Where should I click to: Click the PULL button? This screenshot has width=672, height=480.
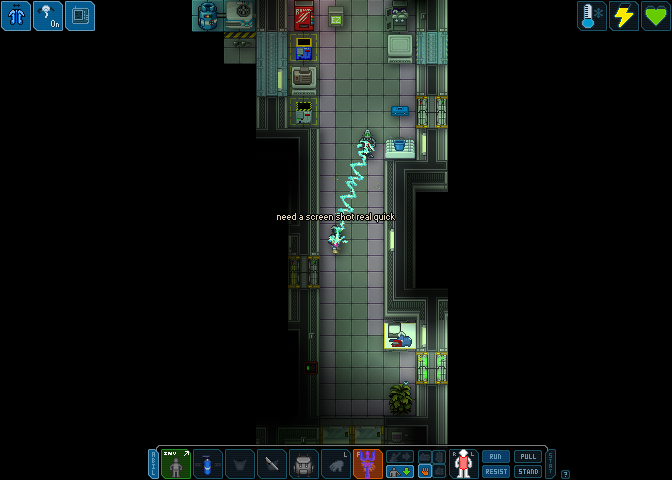[x=528, y=456]
